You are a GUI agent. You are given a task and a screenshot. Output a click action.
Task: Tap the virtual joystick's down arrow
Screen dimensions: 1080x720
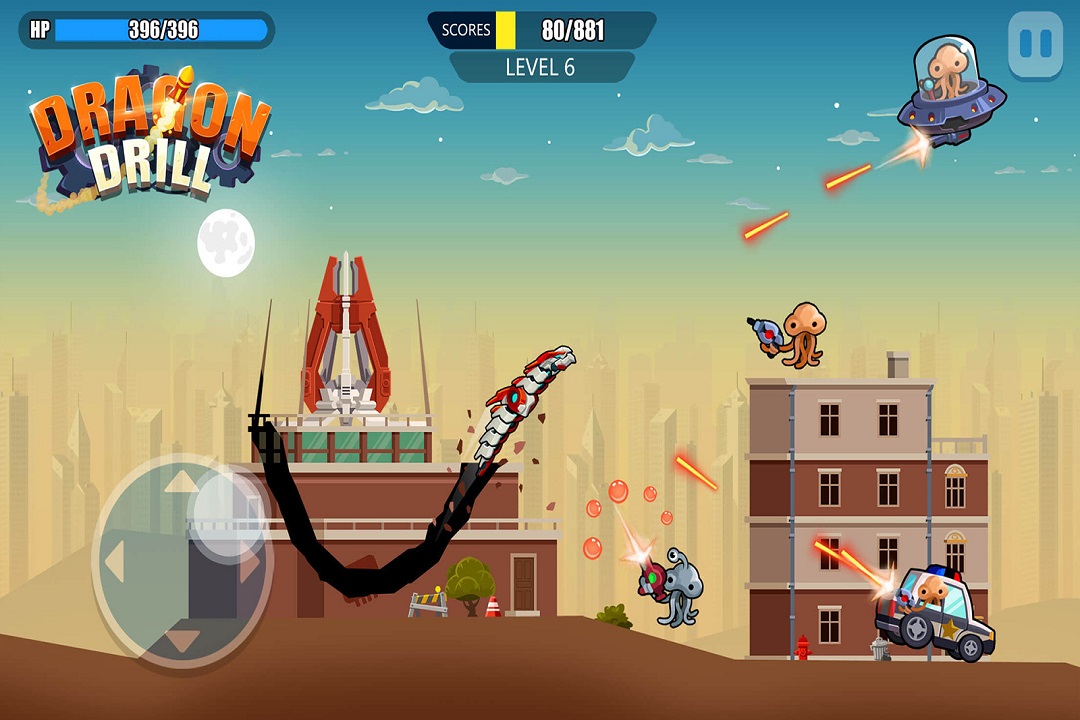[181, 639]
